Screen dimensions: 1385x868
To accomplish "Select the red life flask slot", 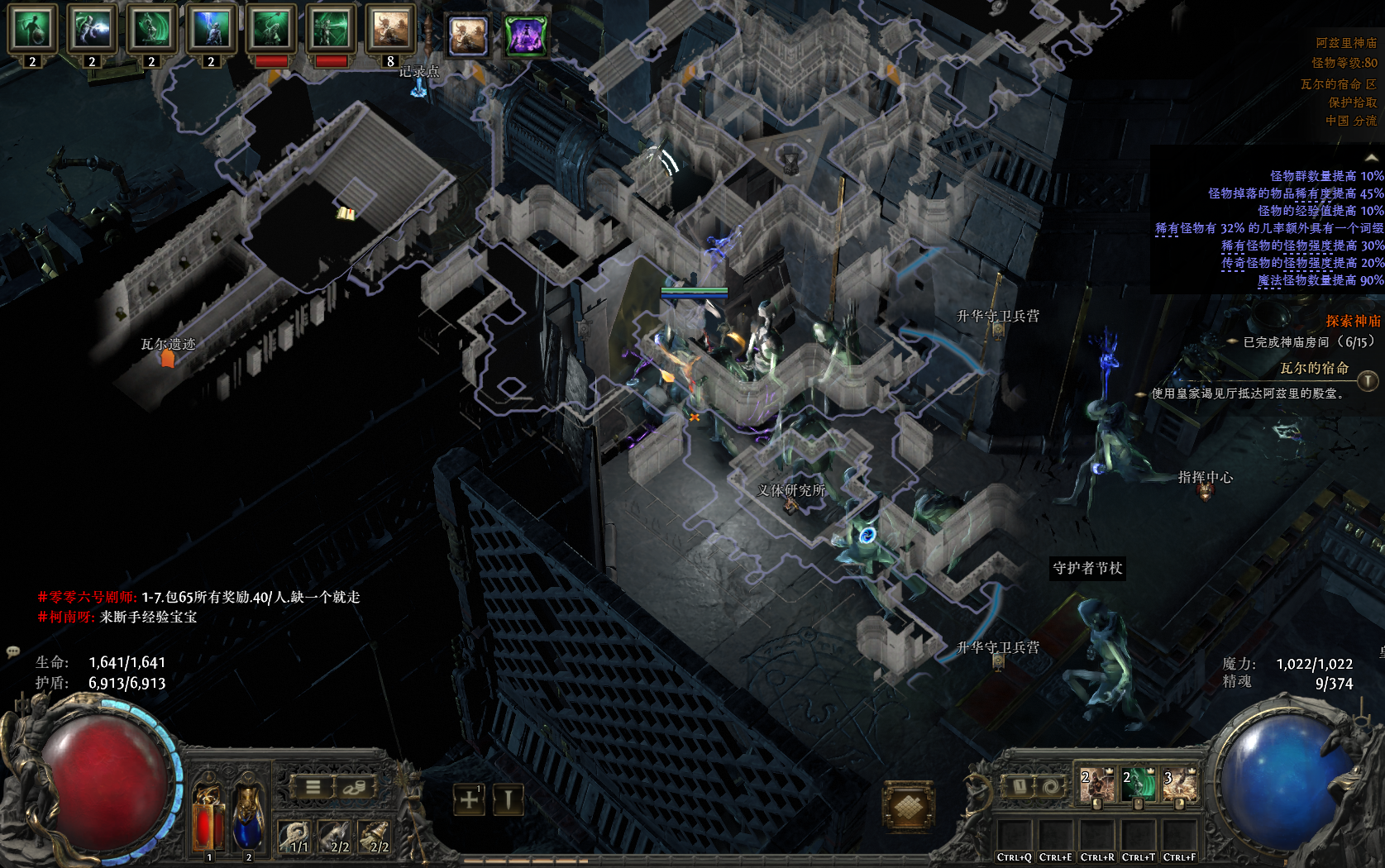I will pos(208,818).
